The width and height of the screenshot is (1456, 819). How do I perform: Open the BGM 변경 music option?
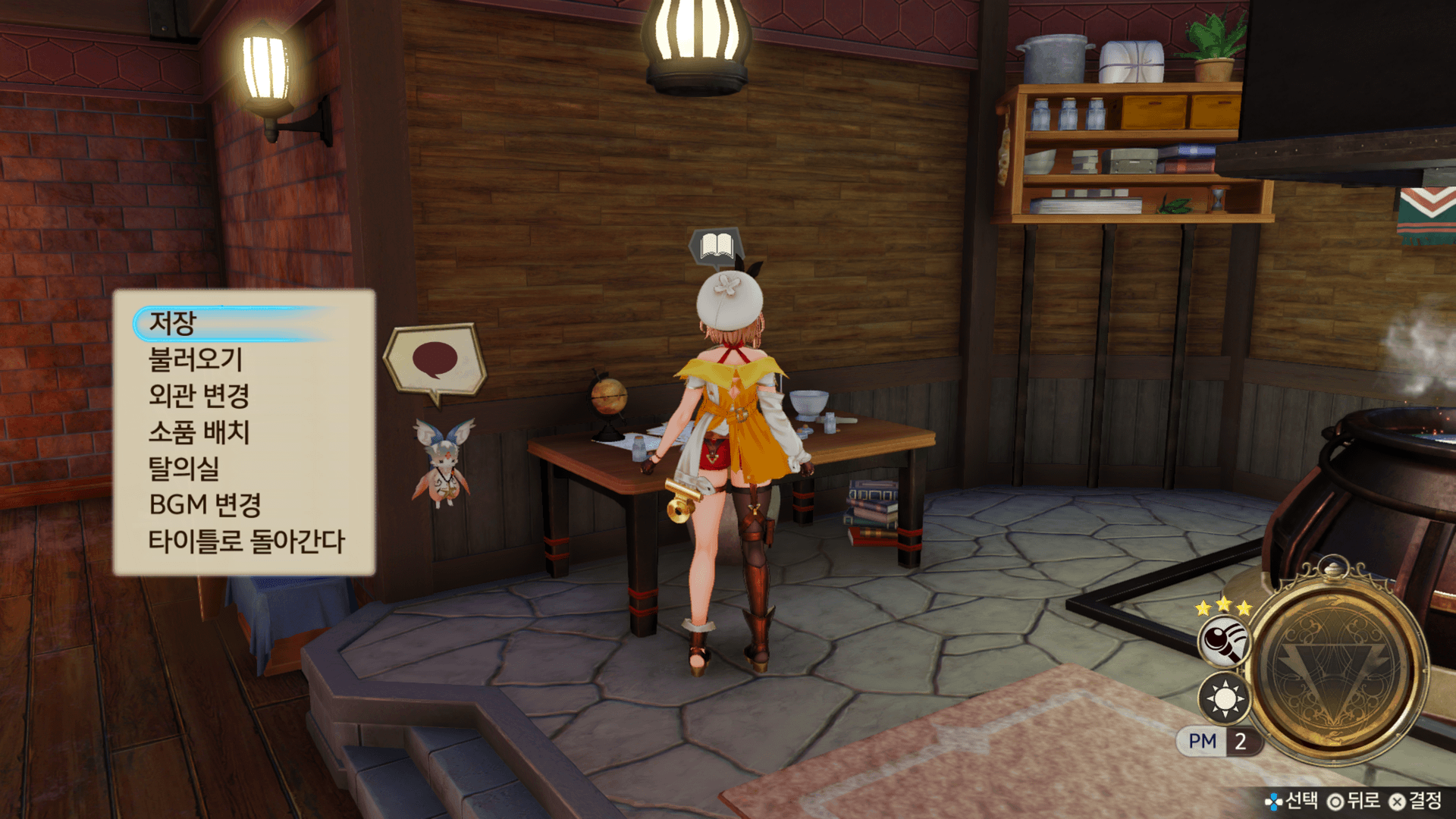(x=205, y=505)
